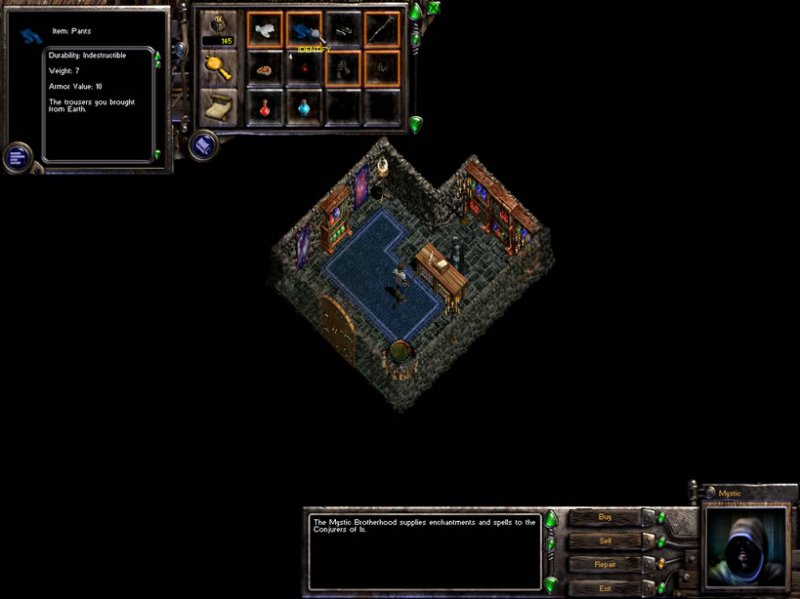Screen dimensions: 800x599
Task: Exit the Mystic shop dialogue
Action: [x=604, y=587]
